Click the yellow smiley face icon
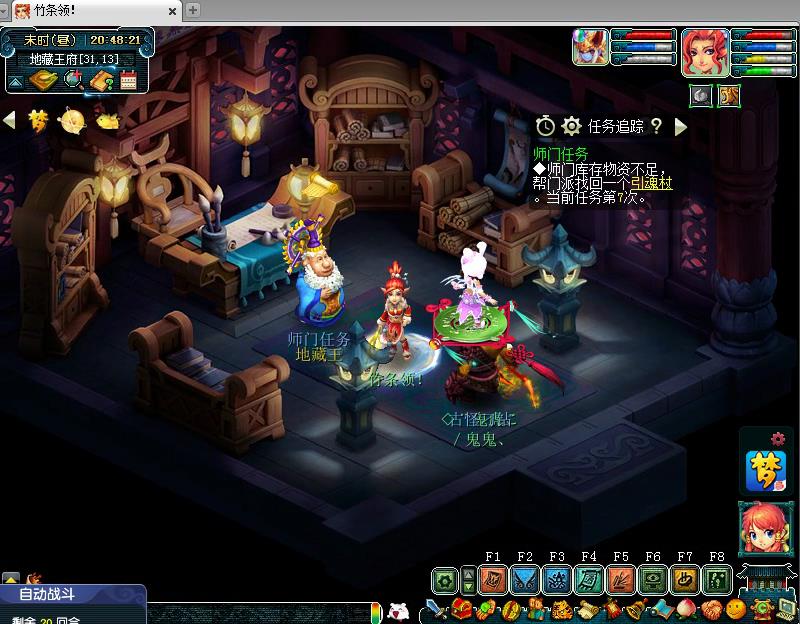Screen dimensions: 800x624 point(735,609)
